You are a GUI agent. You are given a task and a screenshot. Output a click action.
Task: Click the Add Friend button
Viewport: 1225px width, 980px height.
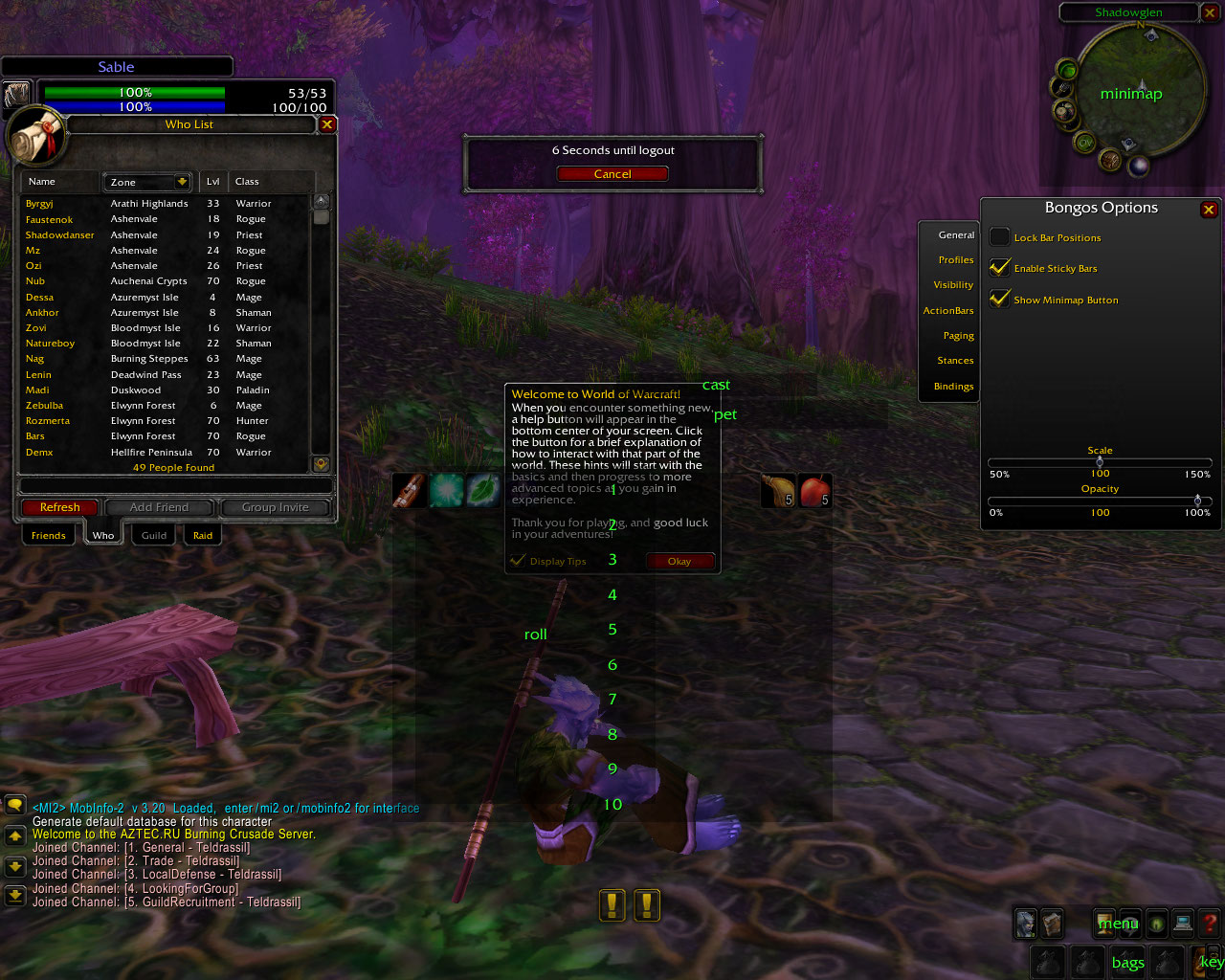pyautogui.click(x=159, y=507)
